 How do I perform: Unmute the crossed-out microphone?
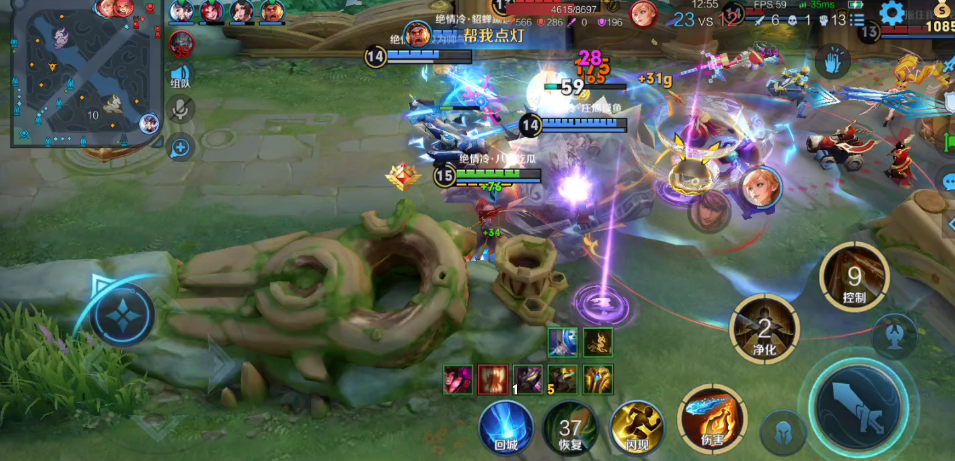(181, 109)
